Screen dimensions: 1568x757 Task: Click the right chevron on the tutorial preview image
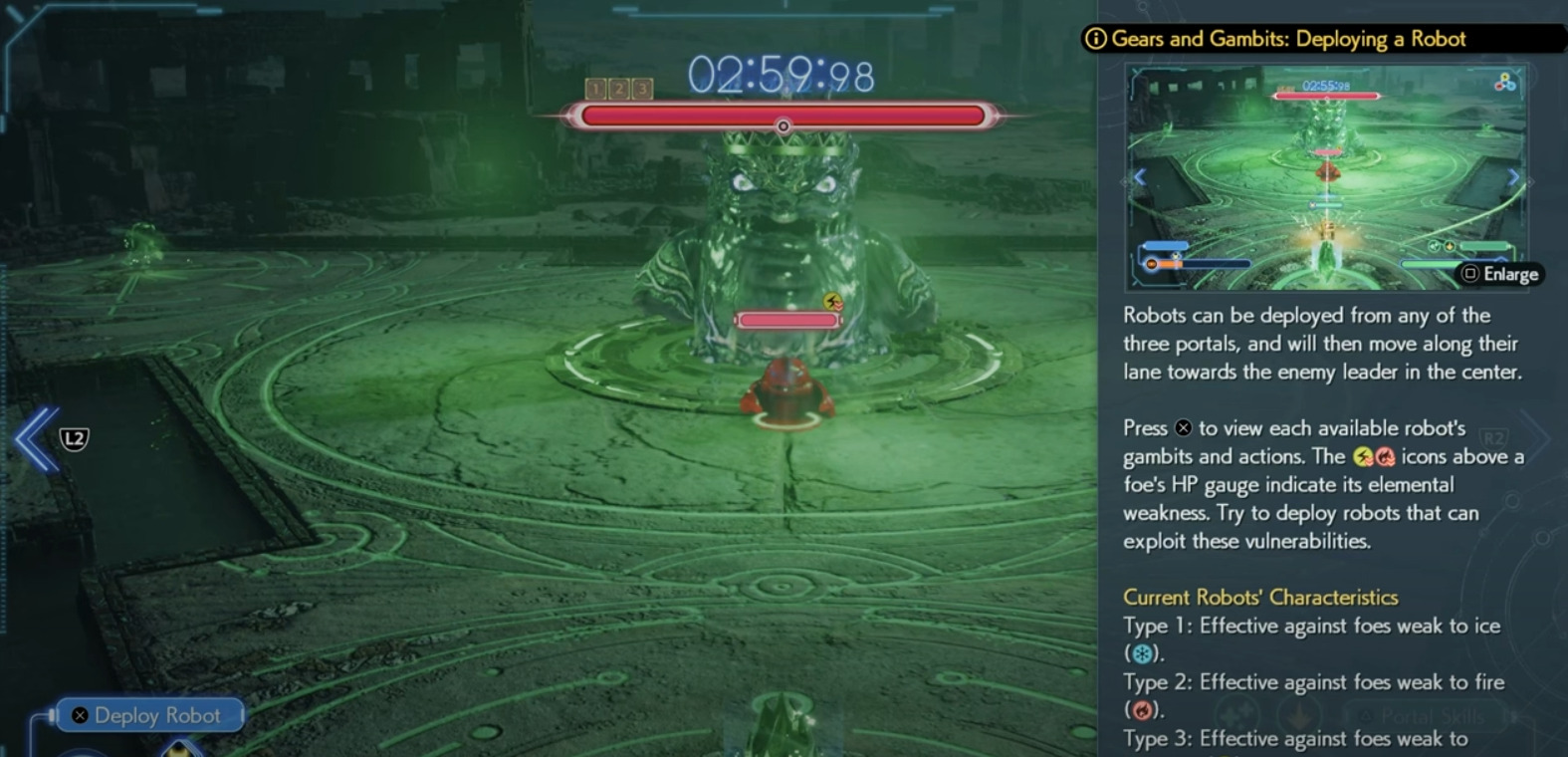pyautogui.click(x=1515, y=176)
